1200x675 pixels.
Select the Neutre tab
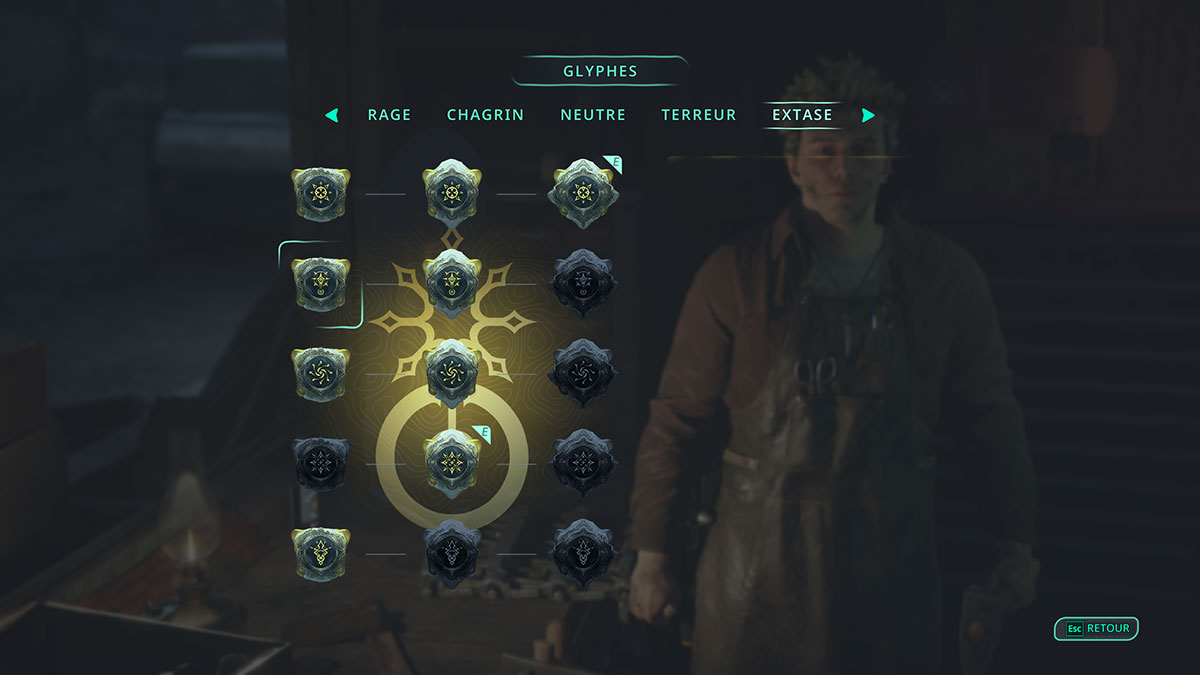[593, 115]
